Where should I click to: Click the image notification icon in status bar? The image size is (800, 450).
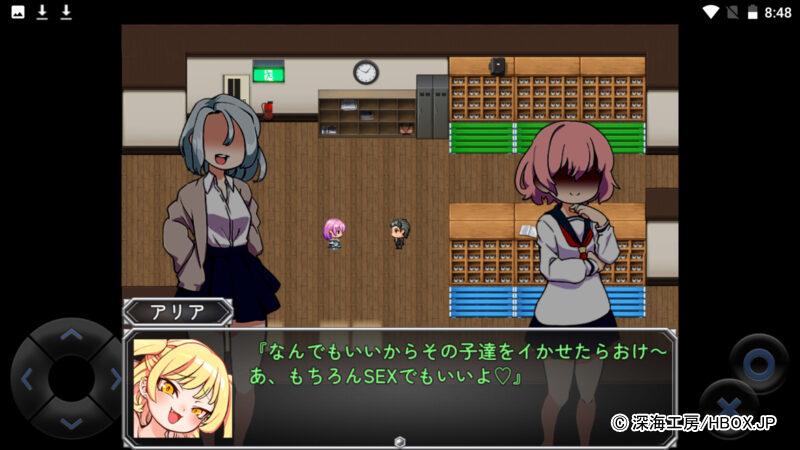[18, 12]
